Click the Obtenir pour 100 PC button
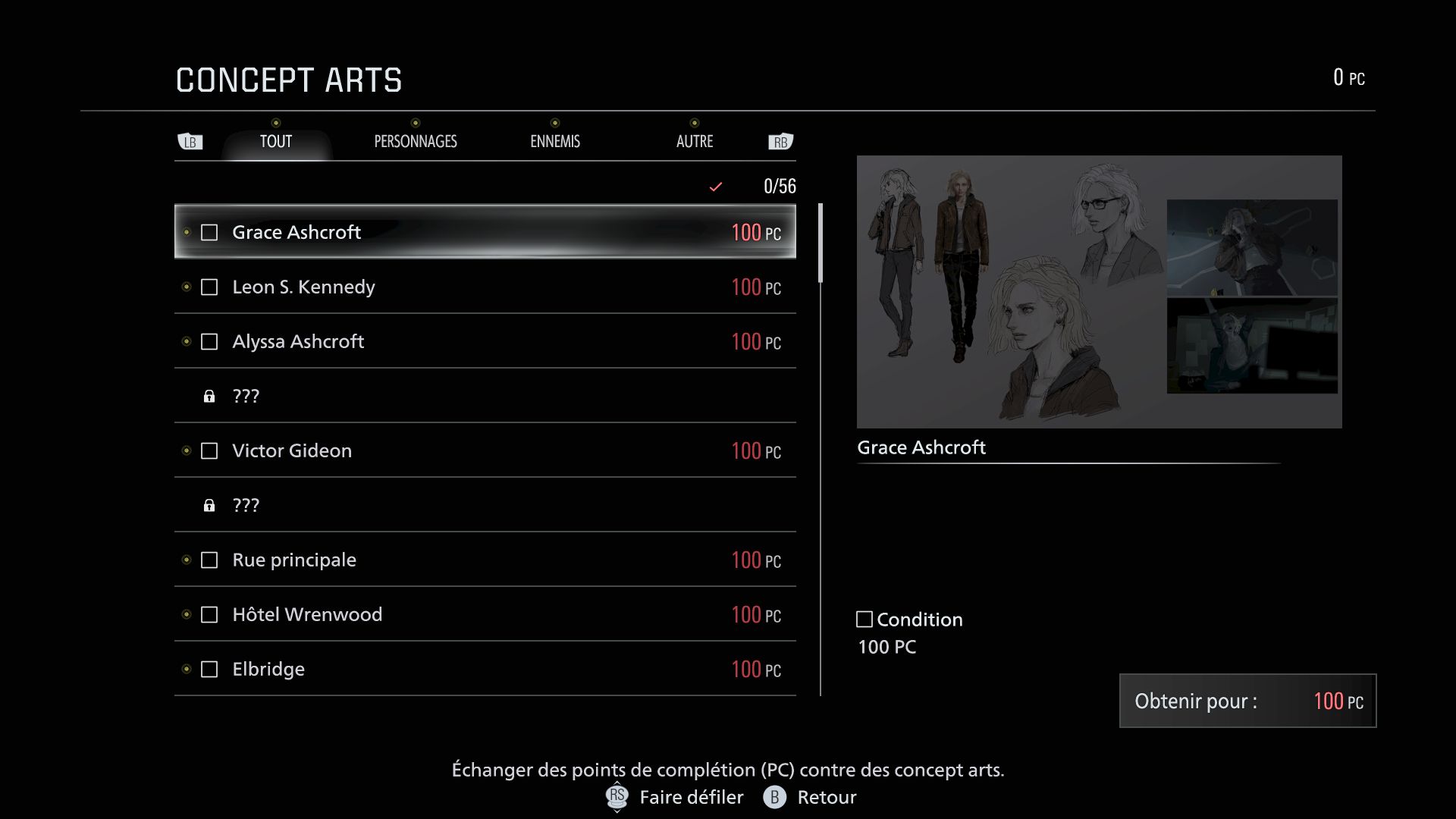The image size is (1456, 819). click(x=1247, y=701)
